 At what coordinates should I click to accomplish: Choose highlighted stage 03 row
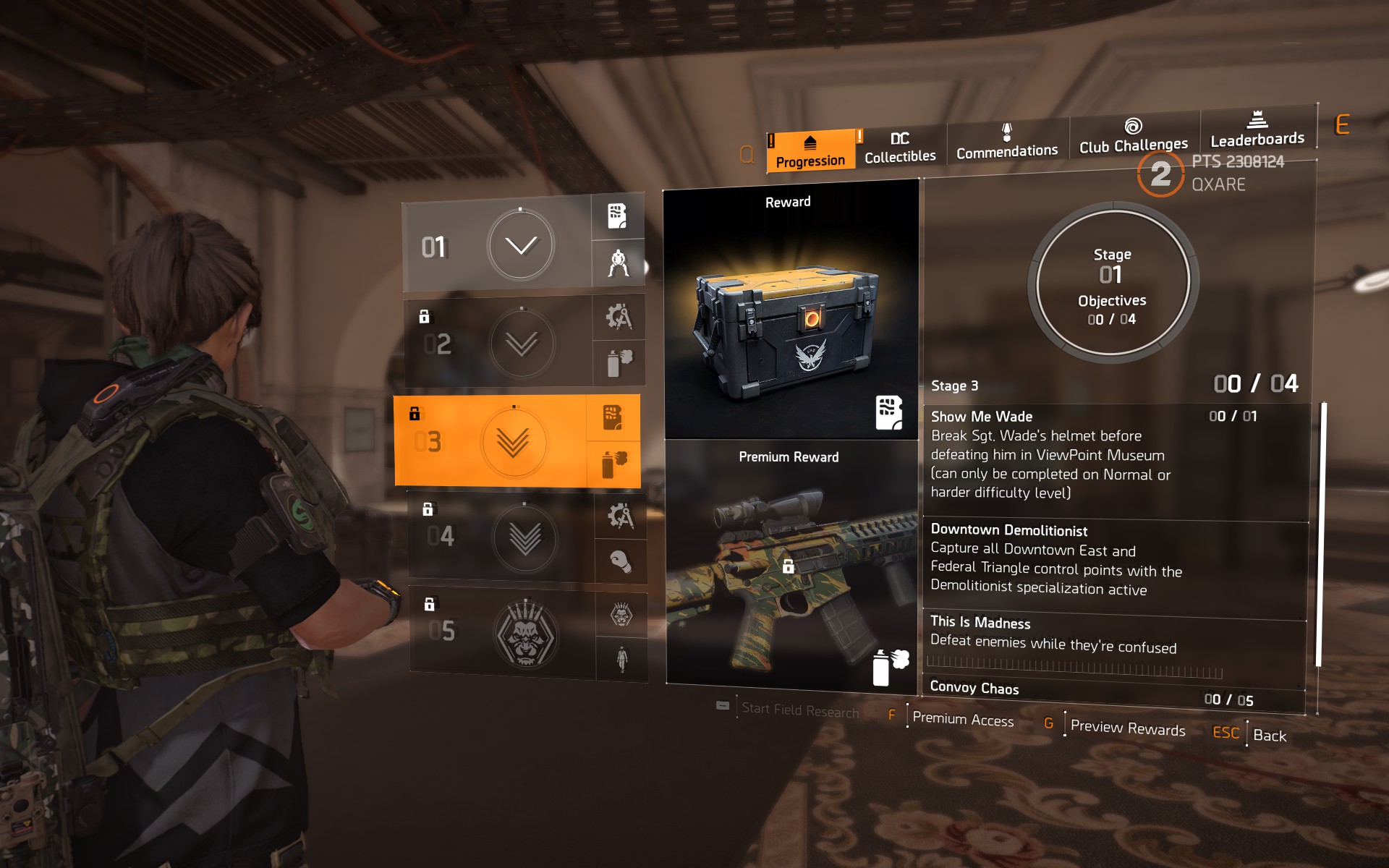point(492,441)
